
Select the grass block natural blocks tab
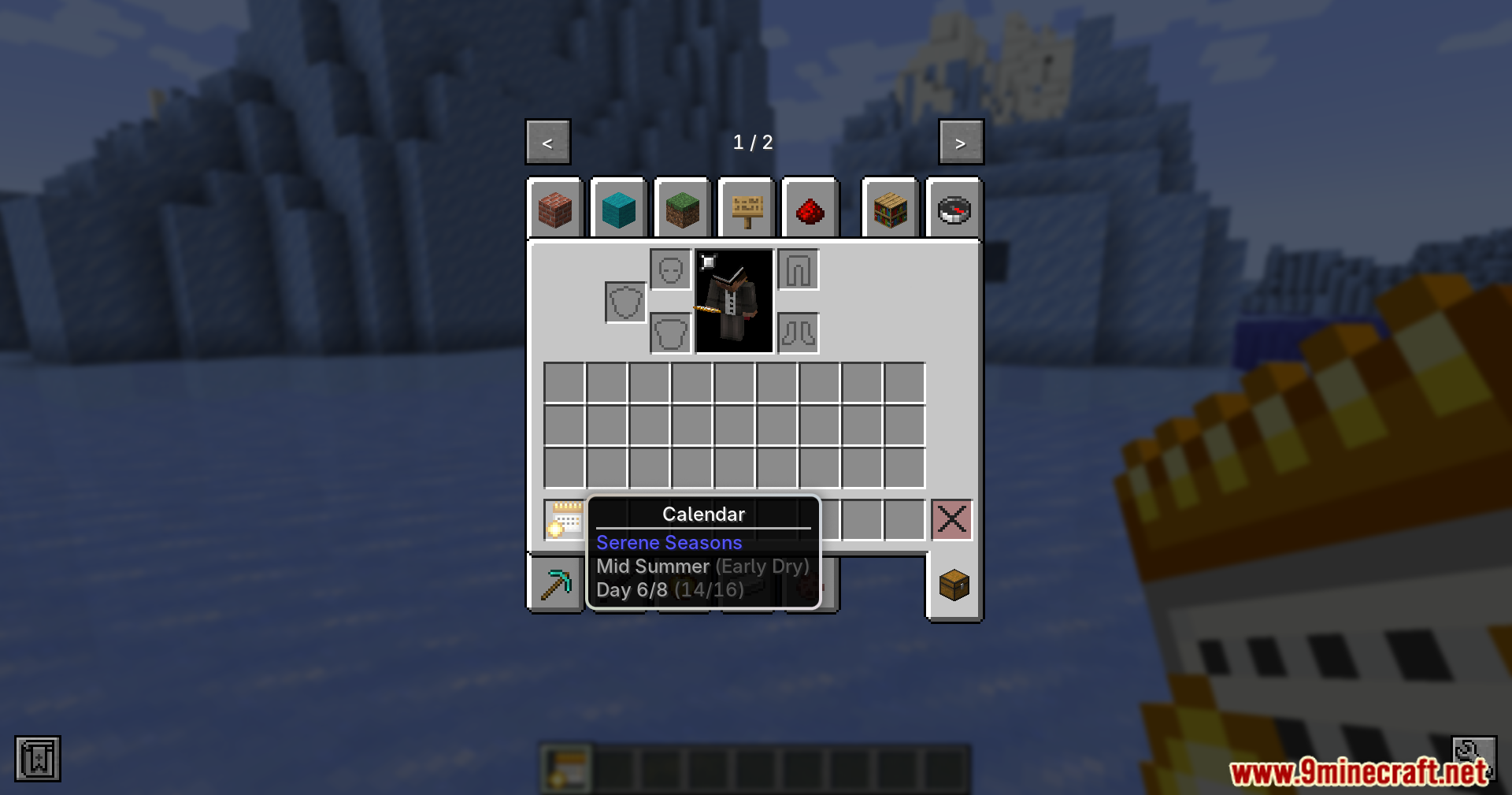tap(684, 209)
